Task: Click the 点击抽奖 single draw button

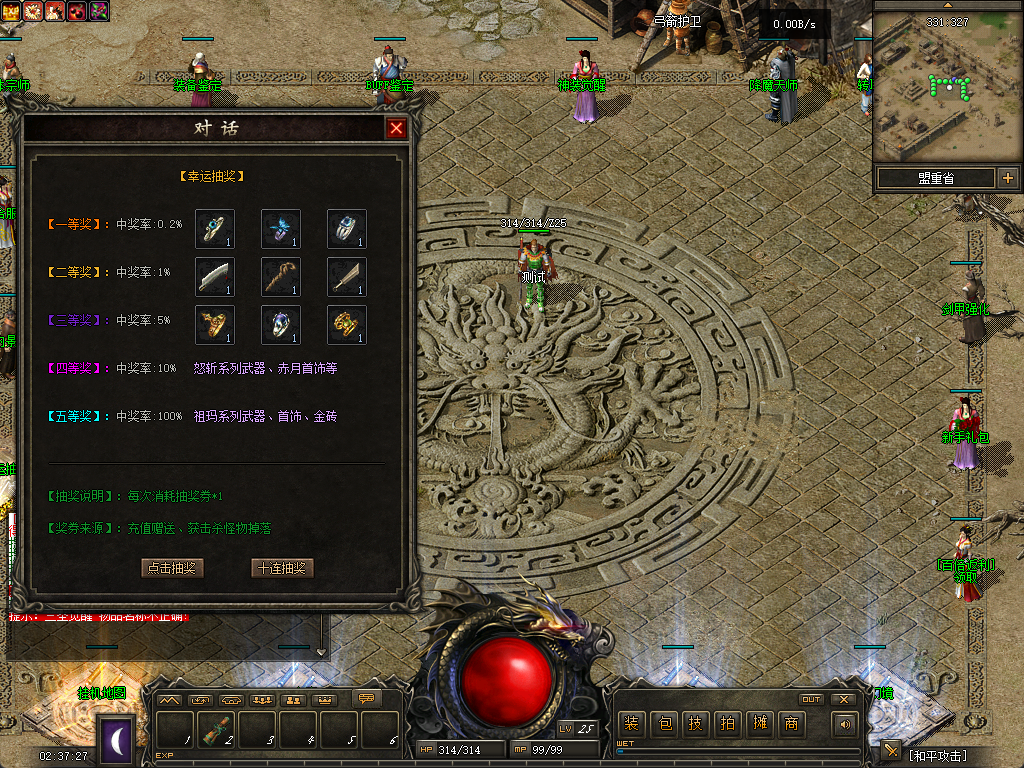Action: [x=173, y=568]
